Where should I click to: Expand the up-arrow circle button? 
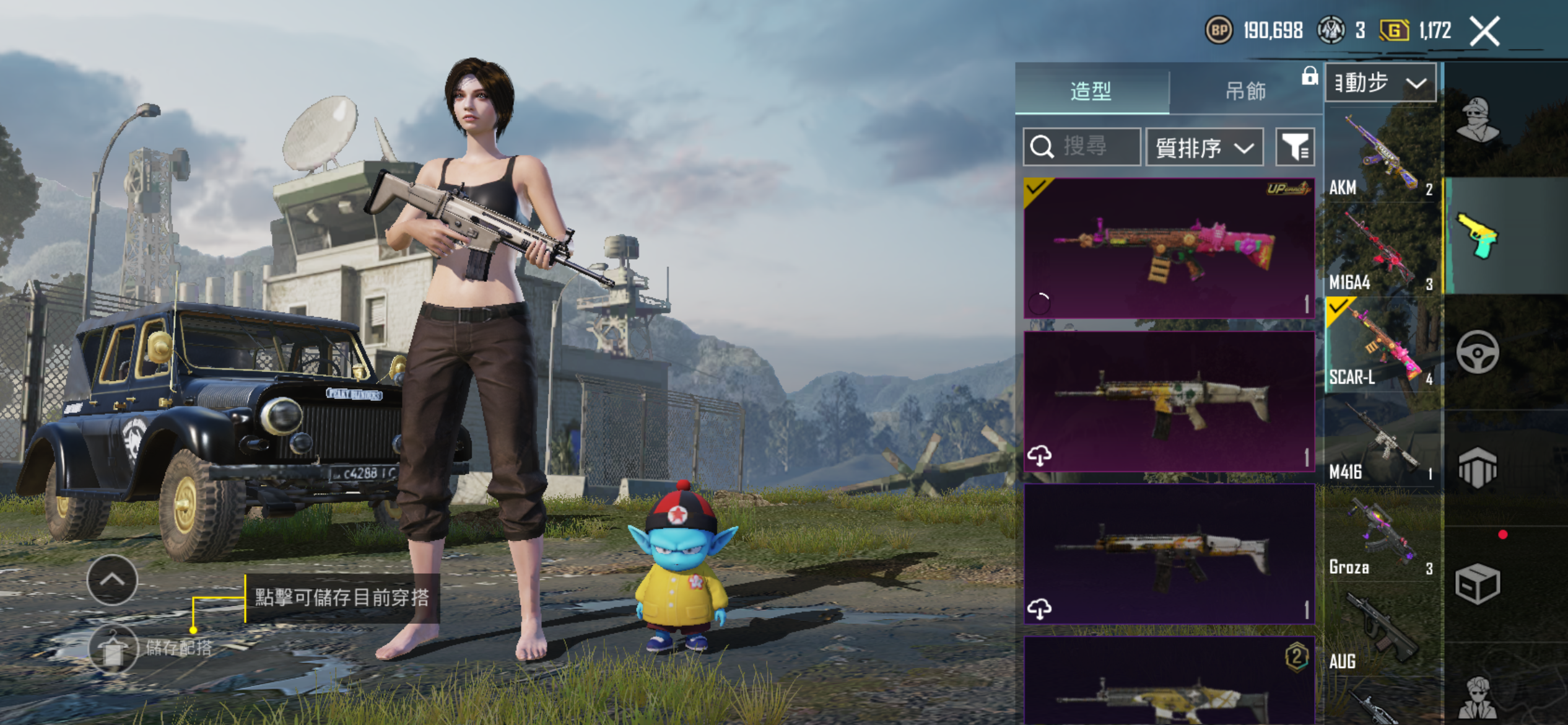(112, 580)
